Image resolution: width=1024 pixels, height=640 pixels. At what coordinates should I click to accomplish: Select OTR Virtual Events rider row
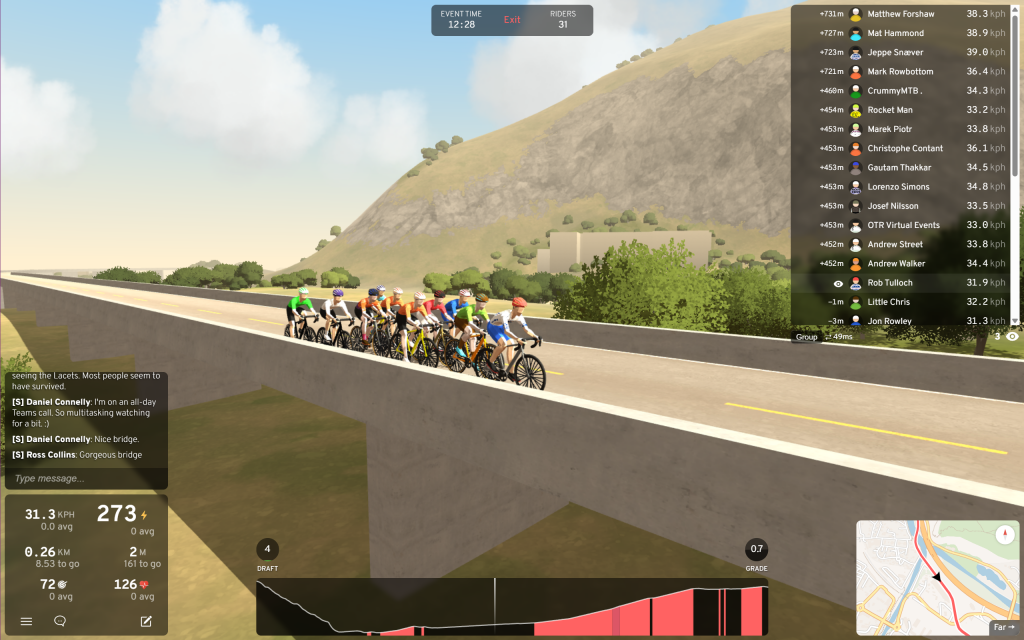coord(904,225)
